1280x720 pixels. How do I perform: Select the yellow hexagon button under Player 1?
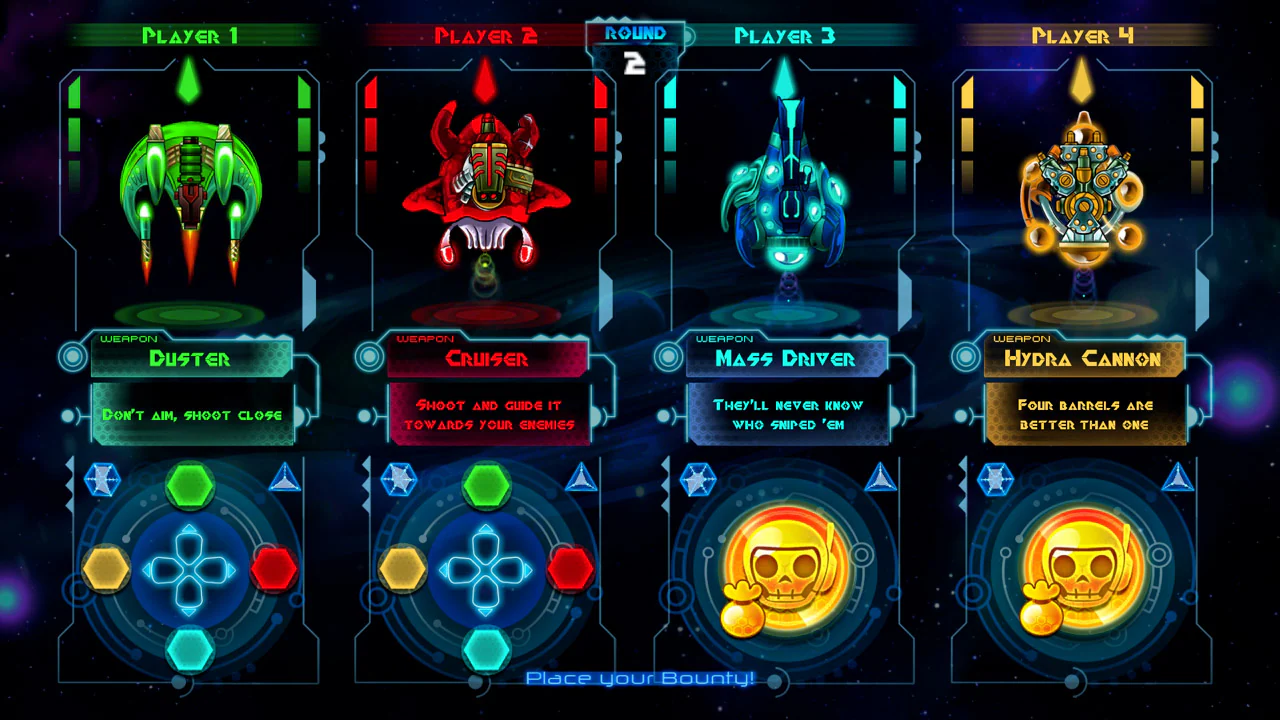click(108, 568)
